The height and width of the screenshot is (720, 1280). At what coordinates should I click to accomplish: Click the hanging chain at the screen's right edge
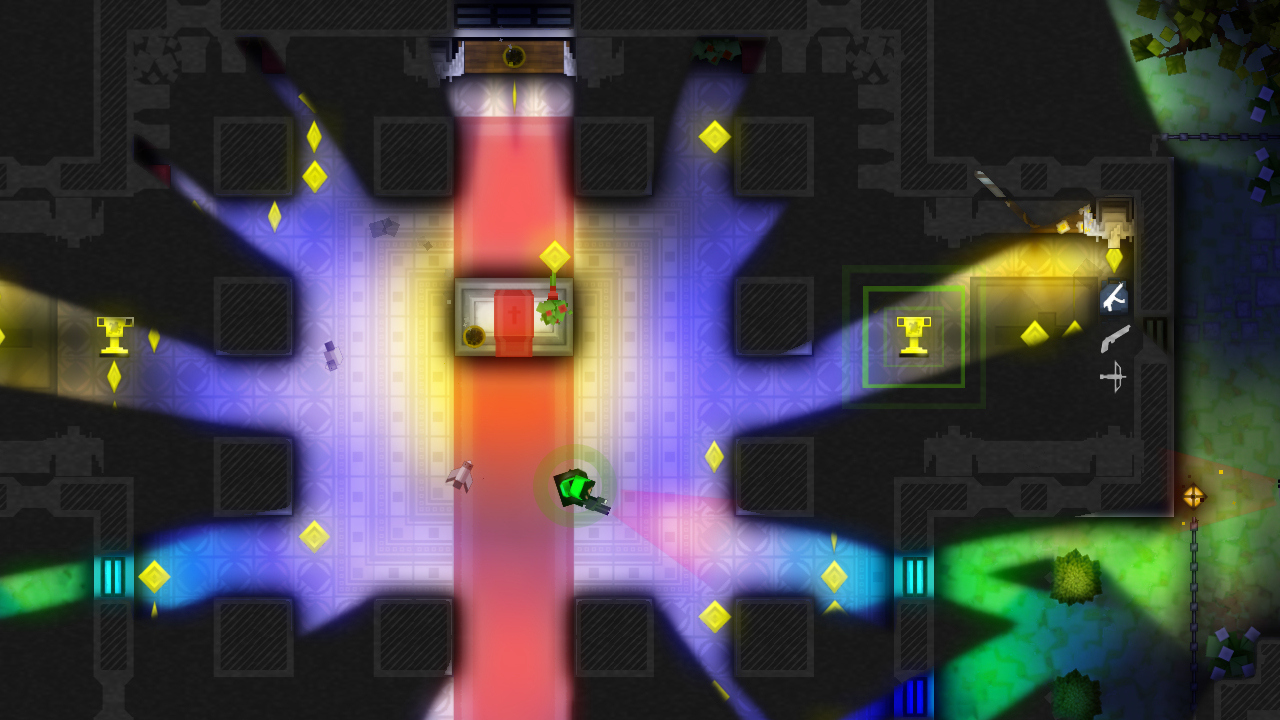1192,600
